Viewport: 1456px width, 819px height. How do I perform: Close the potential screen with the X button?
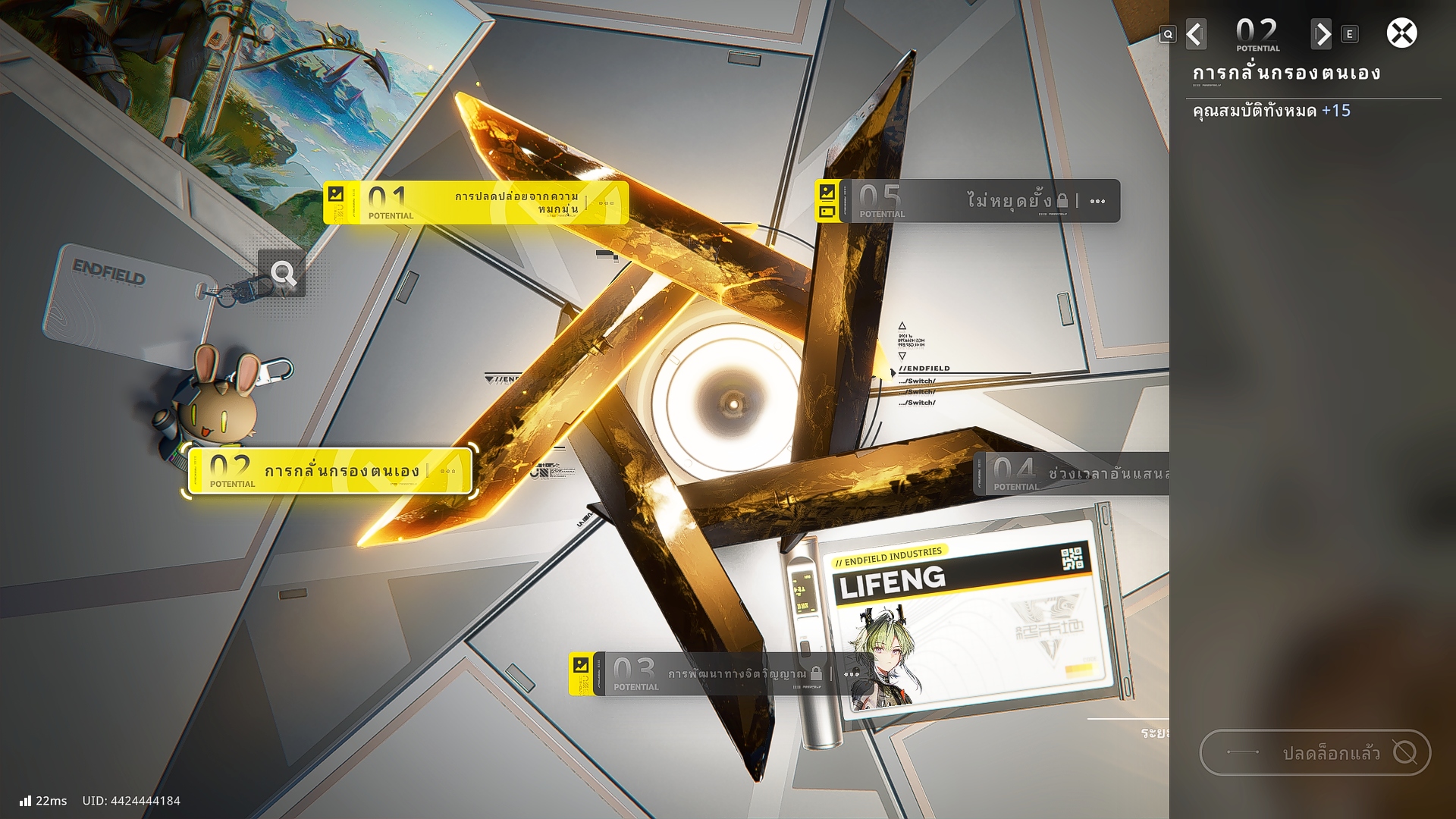click(1401, 33)
